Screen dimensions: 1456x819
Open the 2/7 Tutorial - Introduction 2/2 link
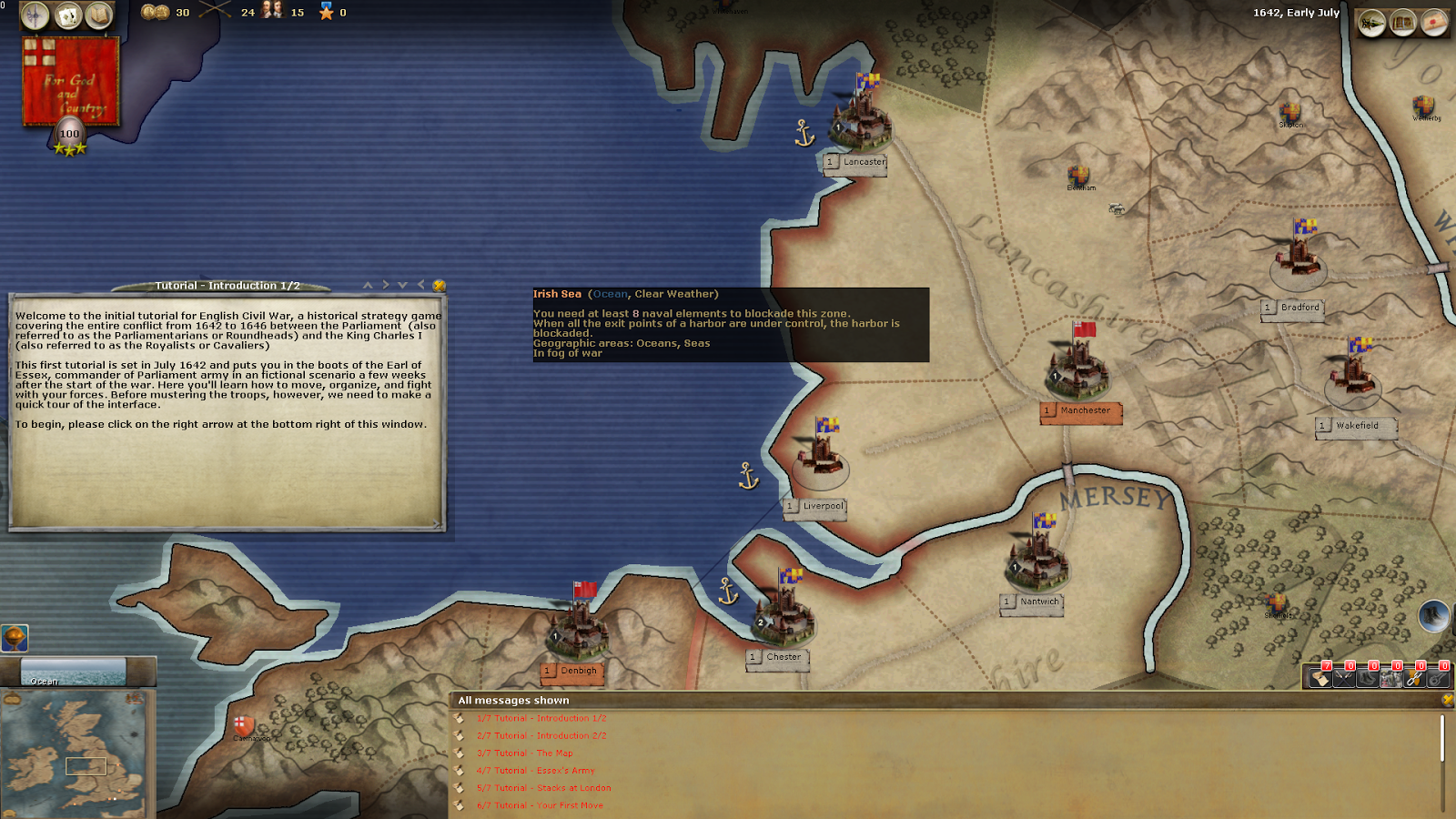click(541, 735)
